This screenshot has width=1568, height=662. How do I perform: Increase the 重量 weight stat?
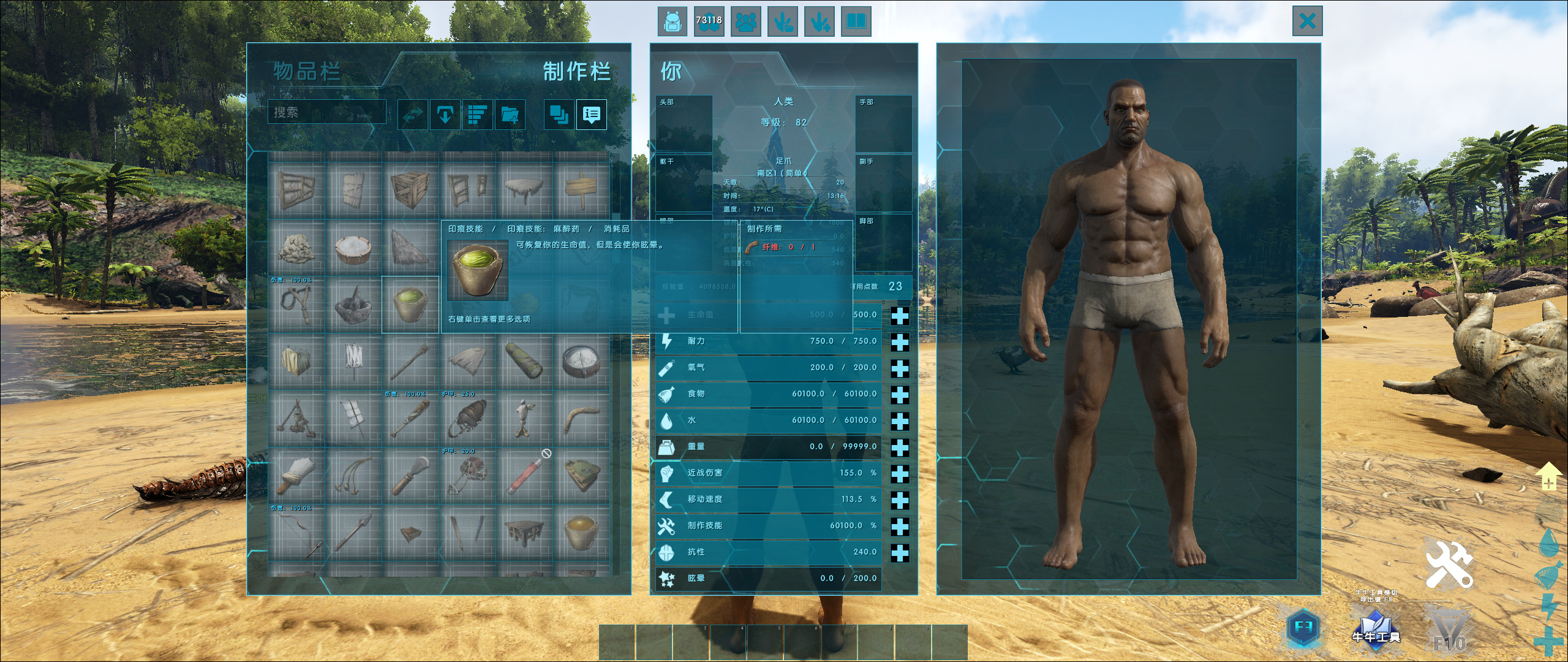899,447
